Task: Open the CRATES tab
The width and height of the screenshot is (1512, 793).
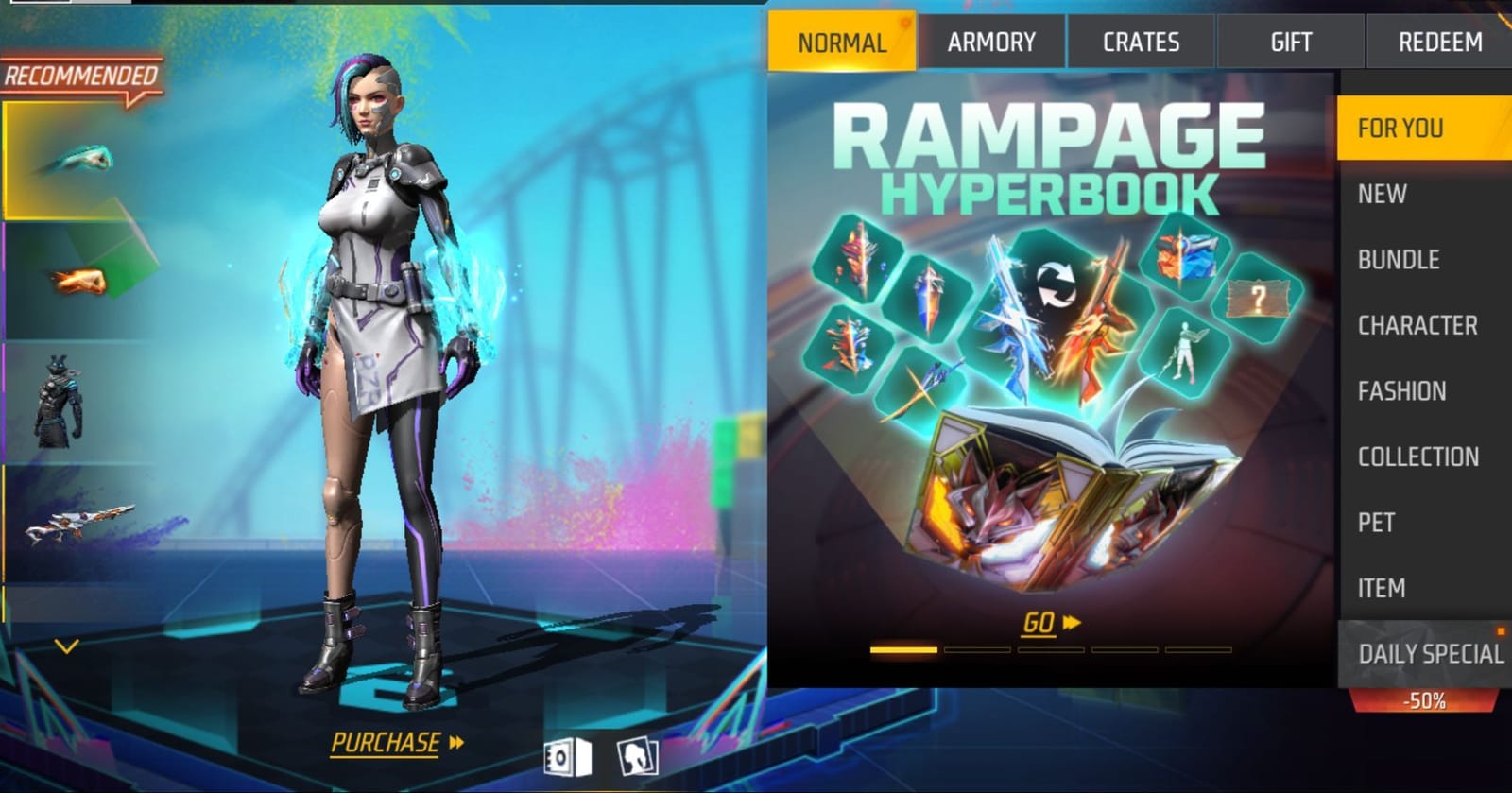Action: pyautogui.click(x=1139, y=41)
